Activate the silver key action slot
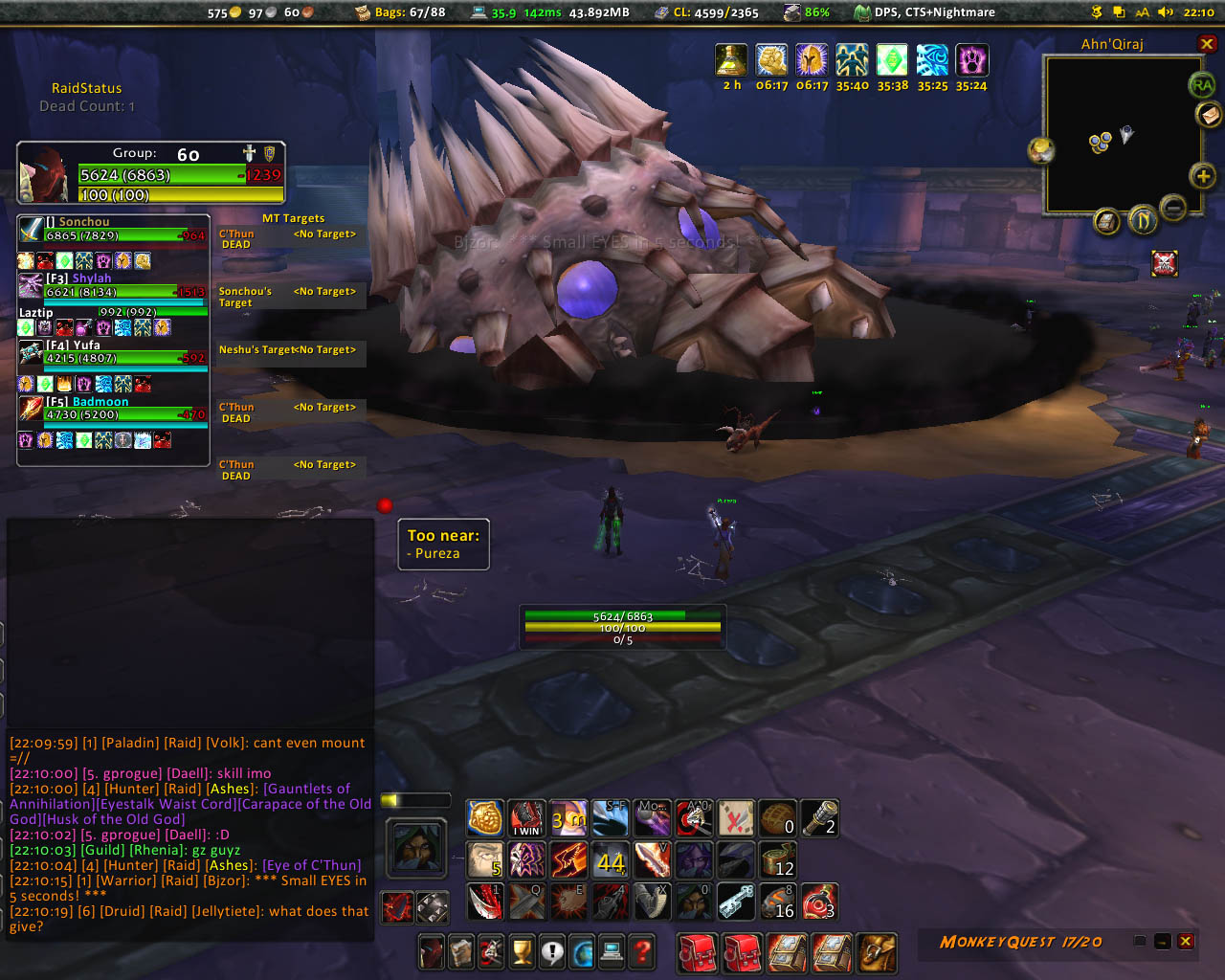Screen dimensions: 1225x980 click(736, 902)
